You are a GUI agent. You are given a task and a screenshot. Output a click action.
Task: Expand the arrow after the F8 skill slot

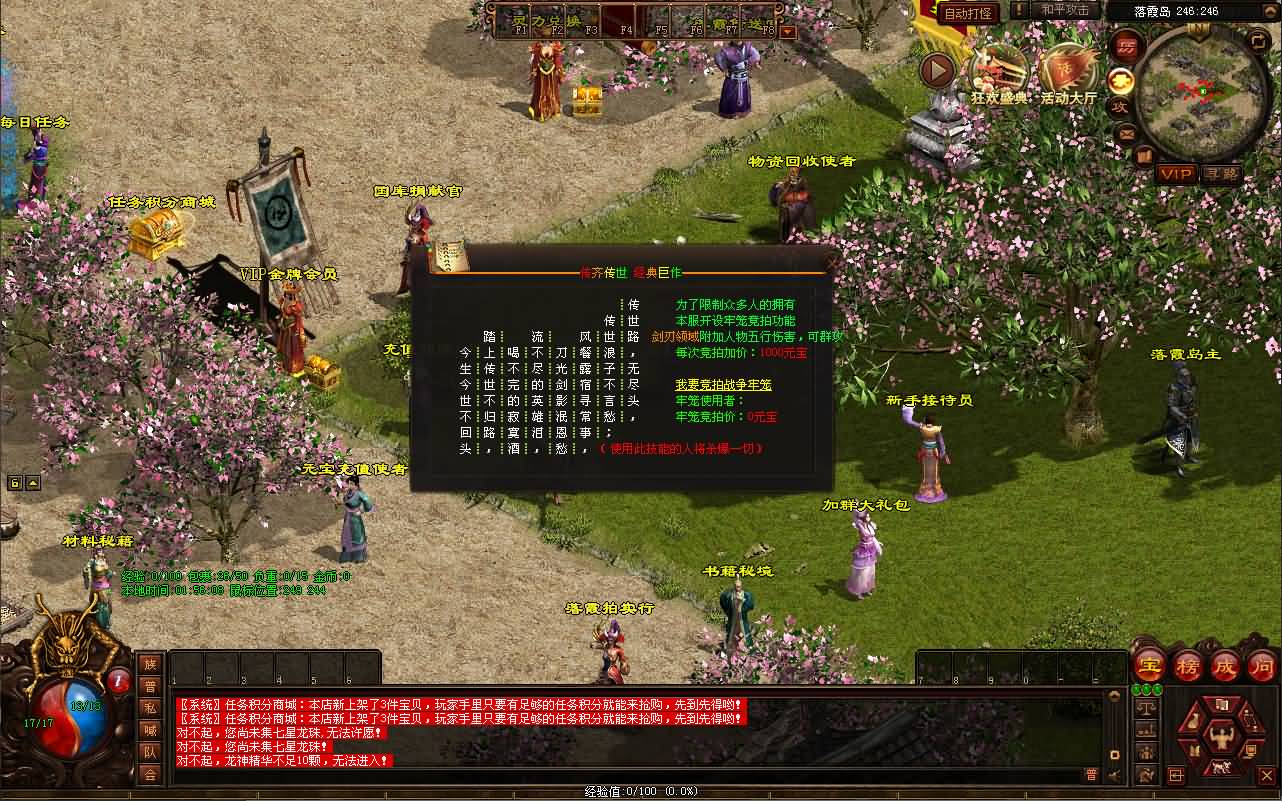[x=789, y=30]
